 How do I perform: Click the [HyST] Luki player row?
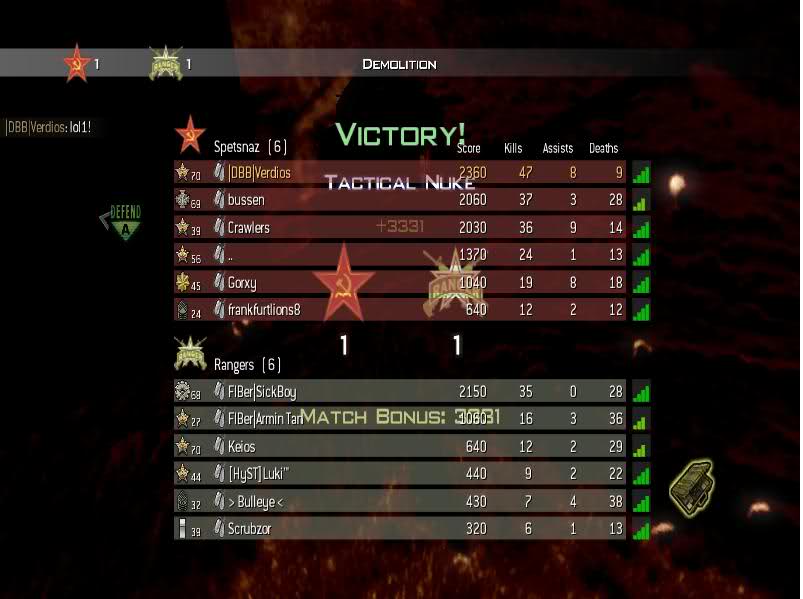[x=400, y=473]
